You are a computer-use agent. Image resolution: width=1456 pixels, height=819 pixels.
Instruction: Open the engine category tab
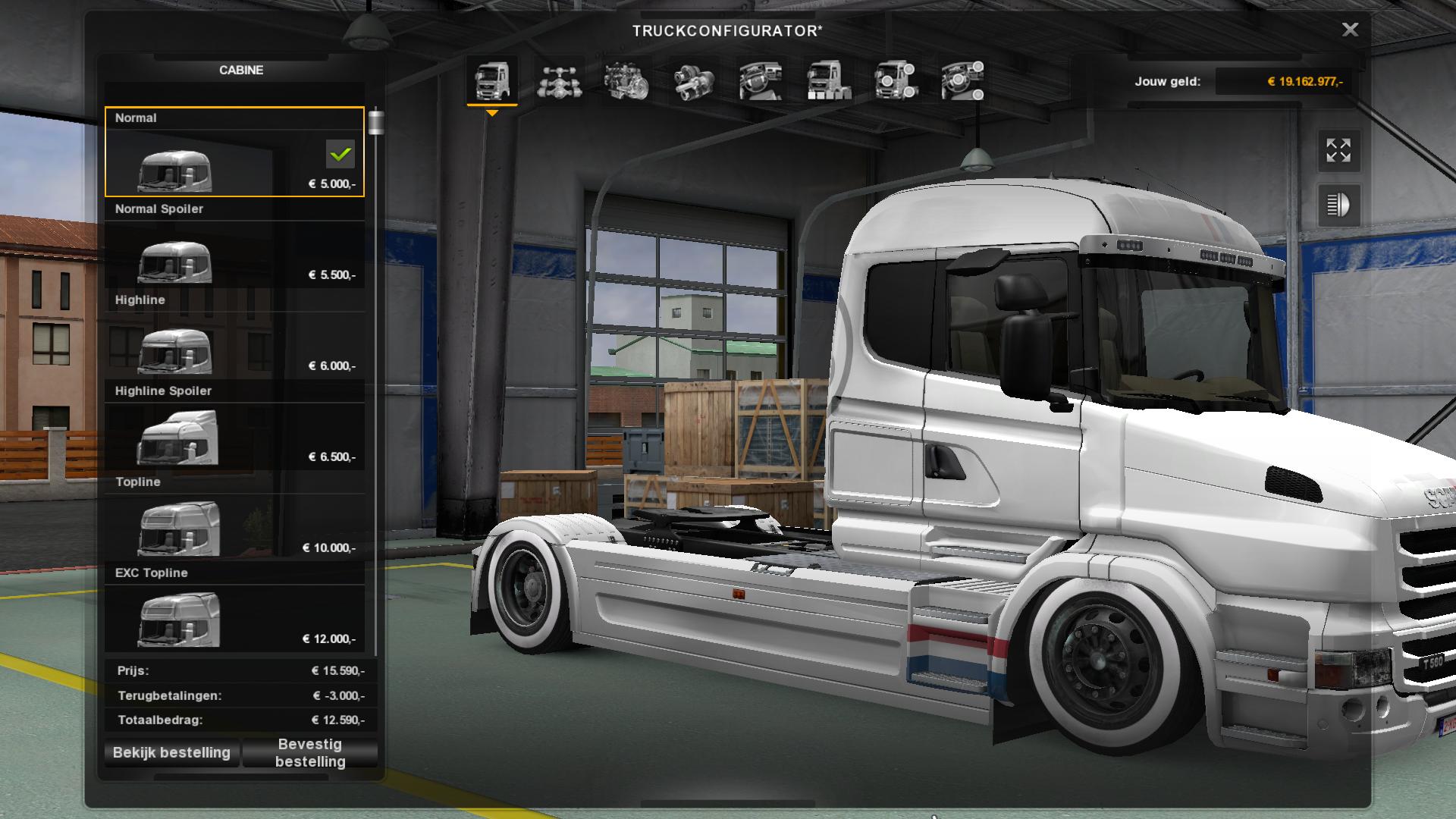626,80
